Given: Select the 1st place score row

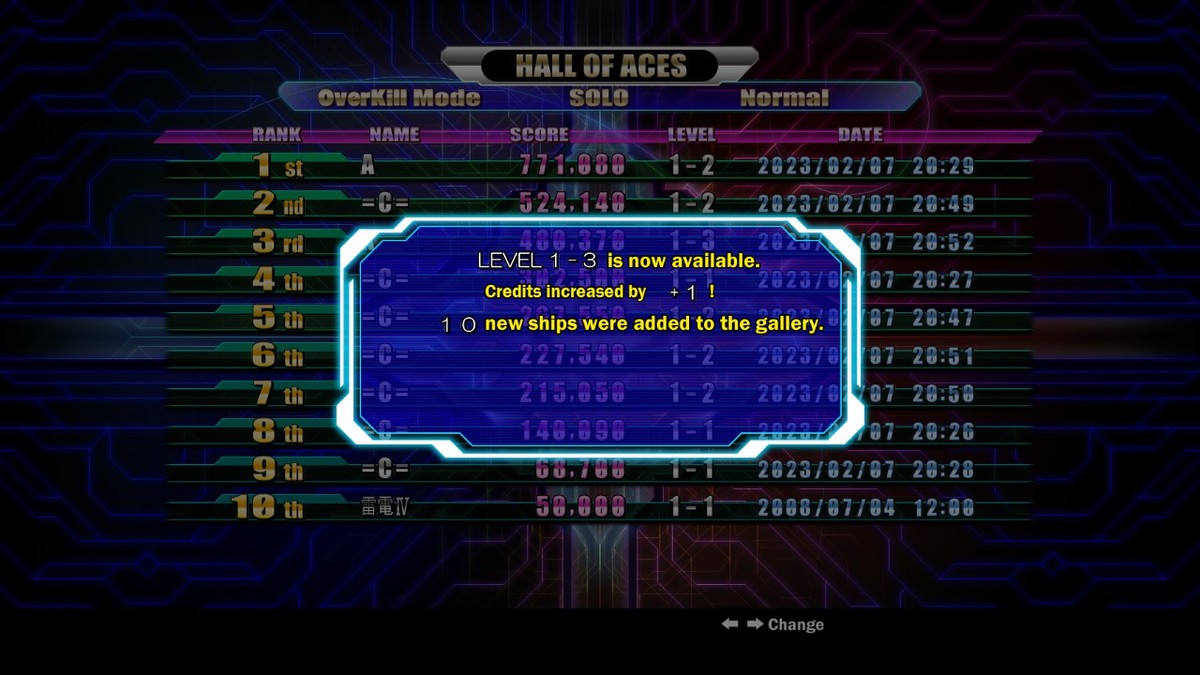Looking at the screenshot, I should click(600, 166).
